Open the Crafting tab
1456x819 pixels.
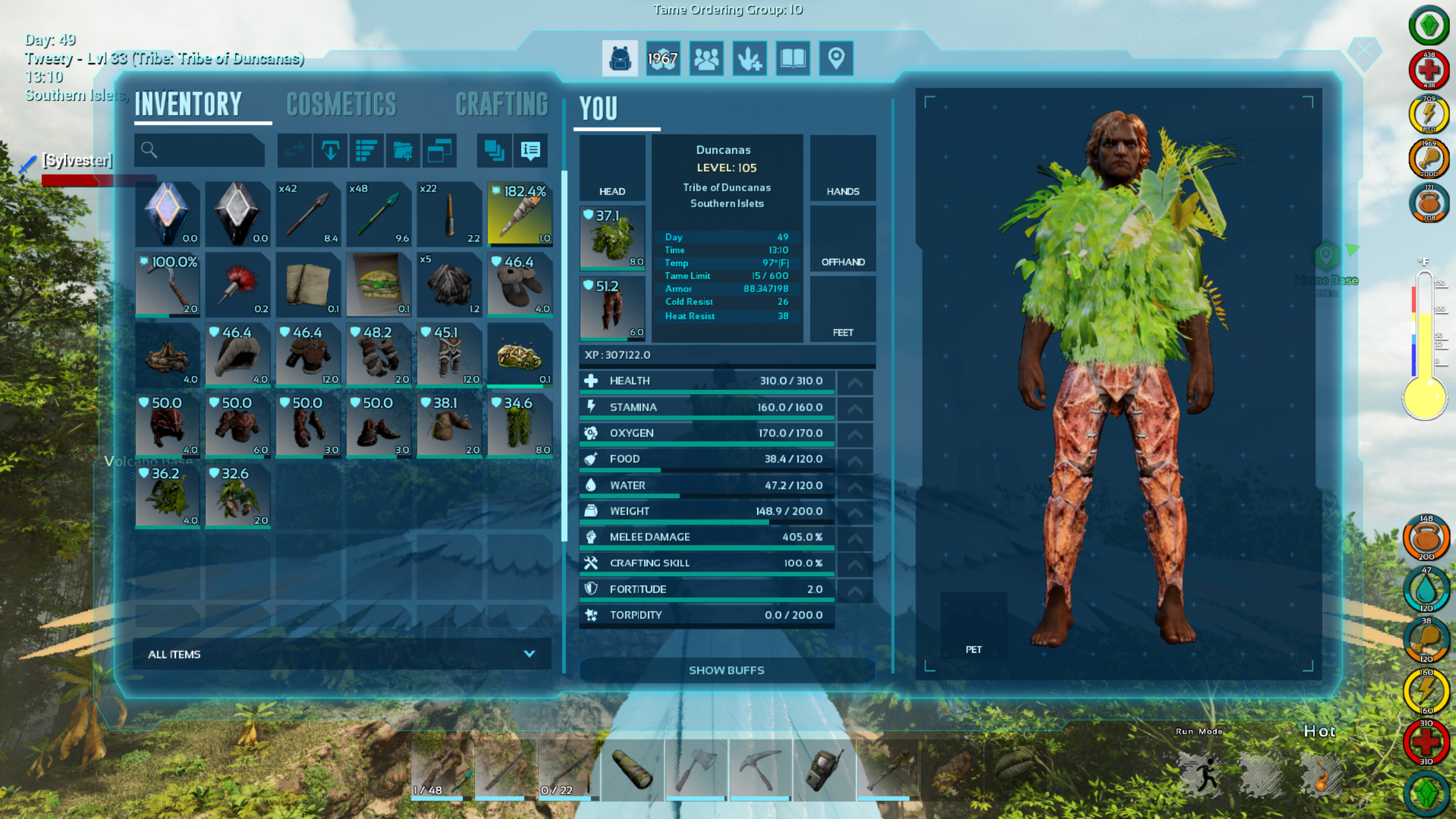(502, 105)
